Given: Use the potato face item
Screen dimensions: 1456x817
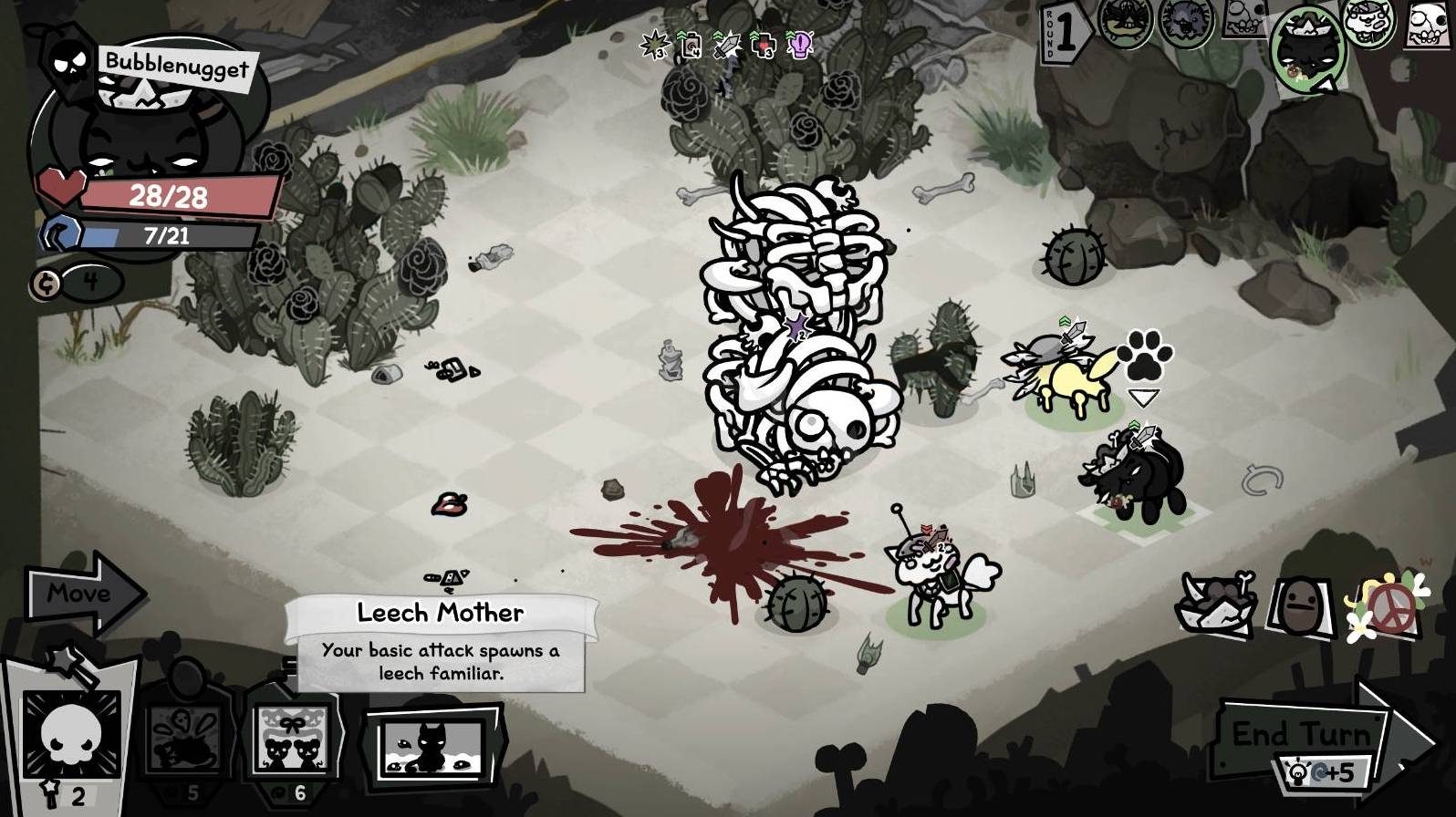Looking at the screenshot, I should [1300, 605].
